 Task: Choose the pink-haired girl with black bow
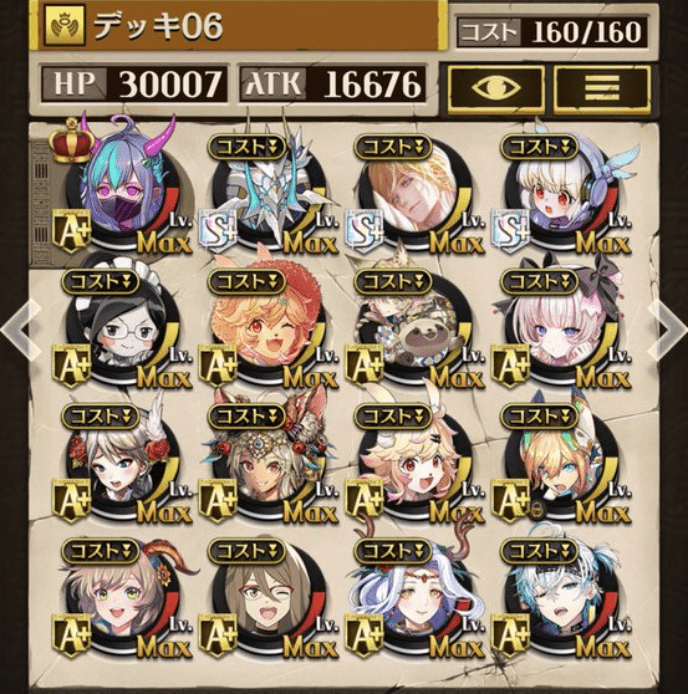560,330
